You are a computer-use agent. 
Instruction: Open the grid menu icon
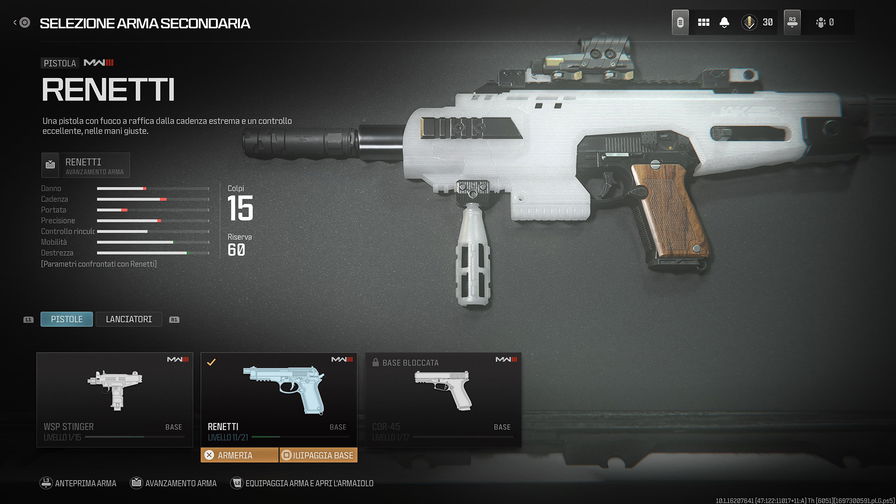703,22
